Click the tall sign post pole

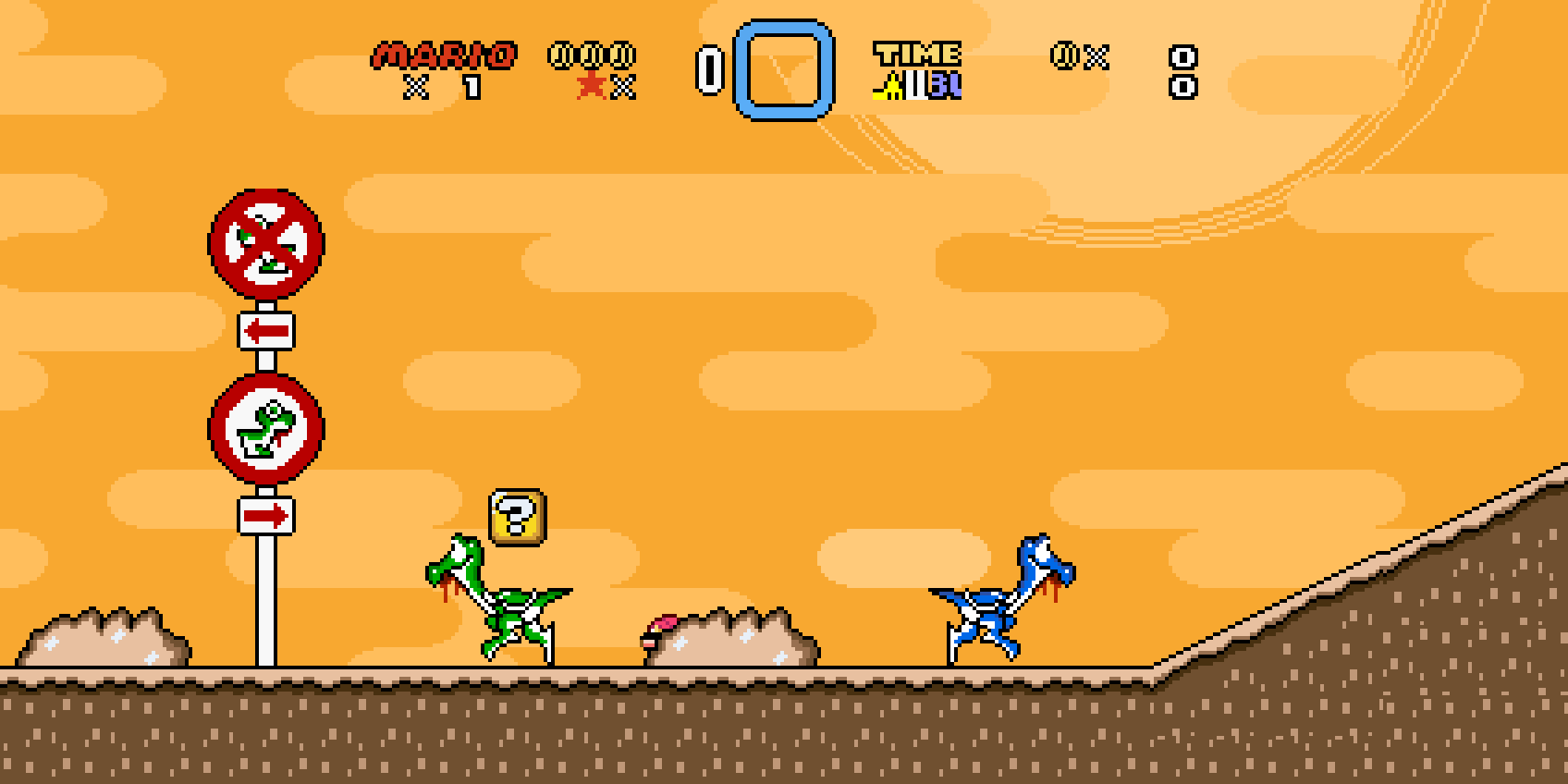click(264, 601)
